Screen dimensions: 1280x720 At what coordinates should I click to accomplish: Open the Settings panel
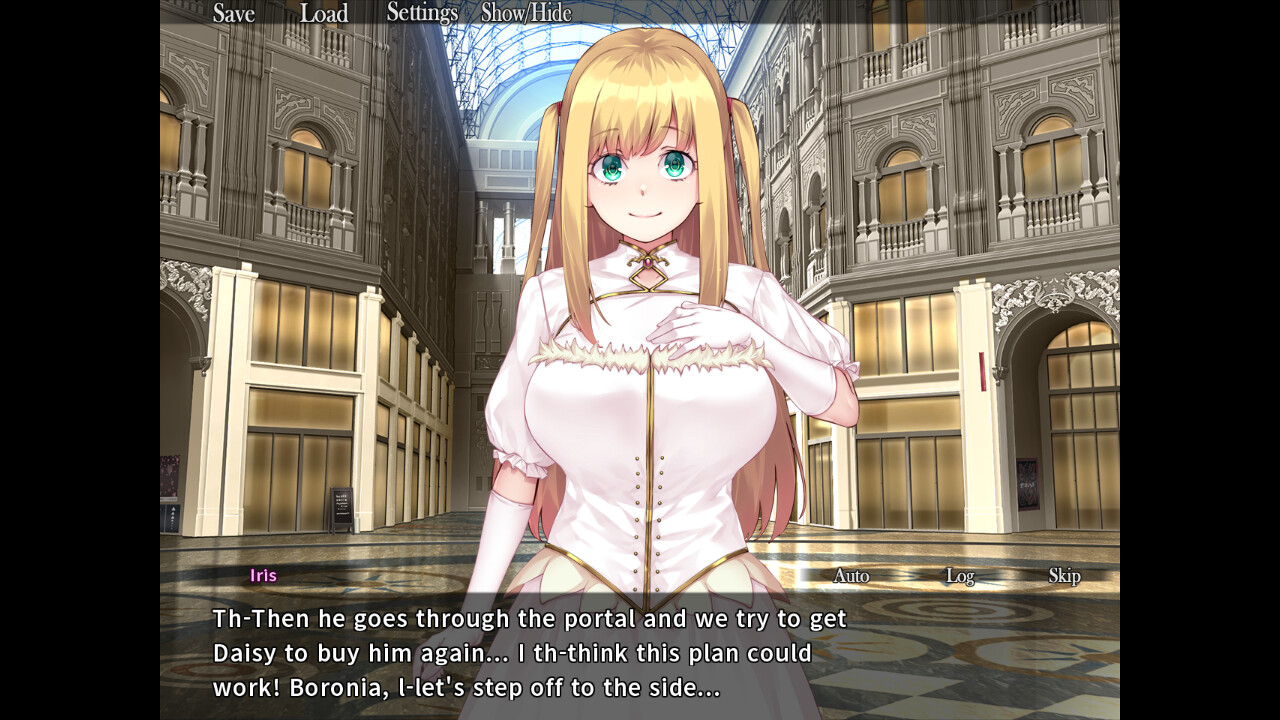tap(421, 12)
